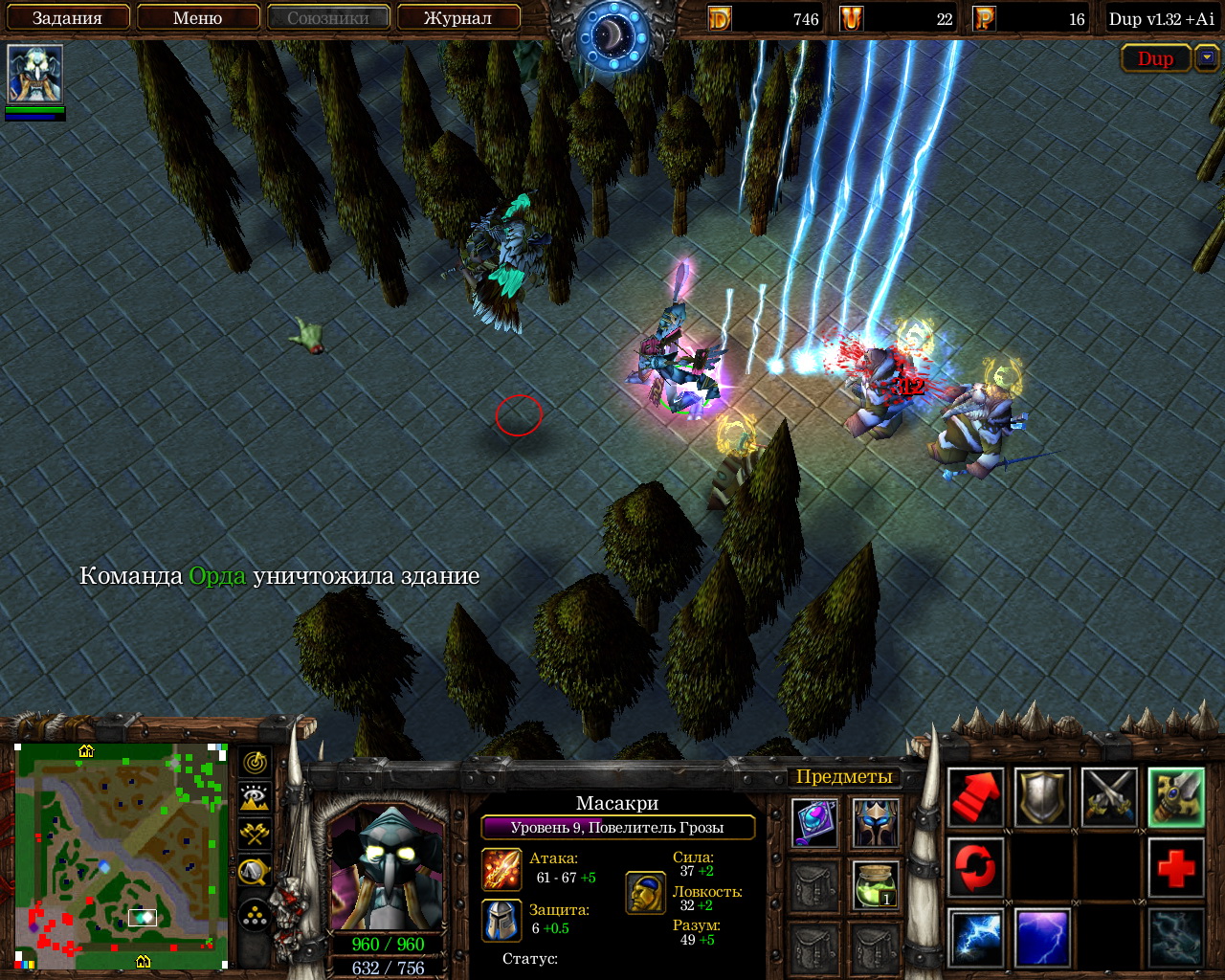
Task: Choose the red arrow move command
Action: click(975, 797)
